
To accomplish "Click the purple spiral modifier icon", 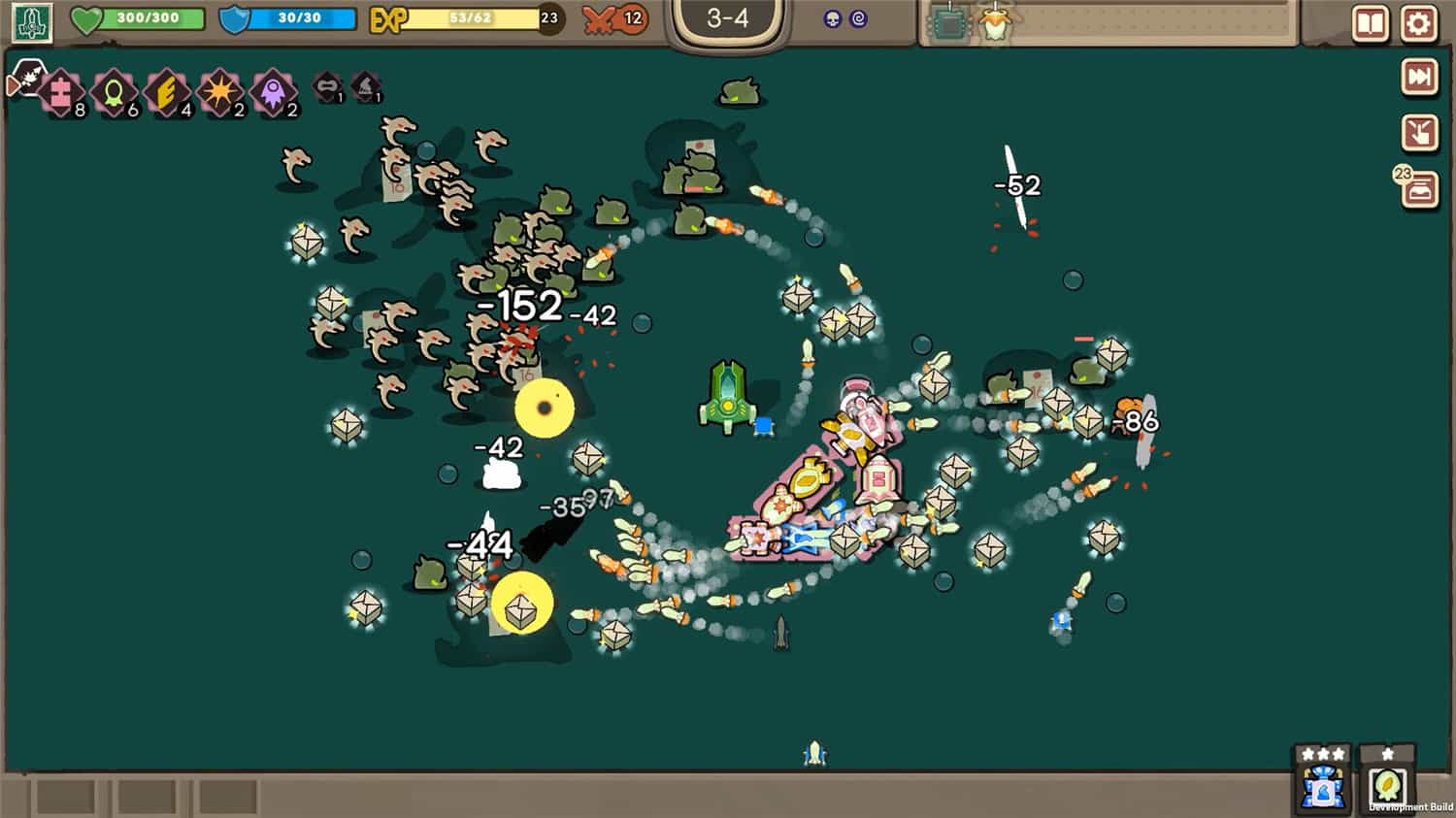I will pyautogui.click(x=858, y=19).
